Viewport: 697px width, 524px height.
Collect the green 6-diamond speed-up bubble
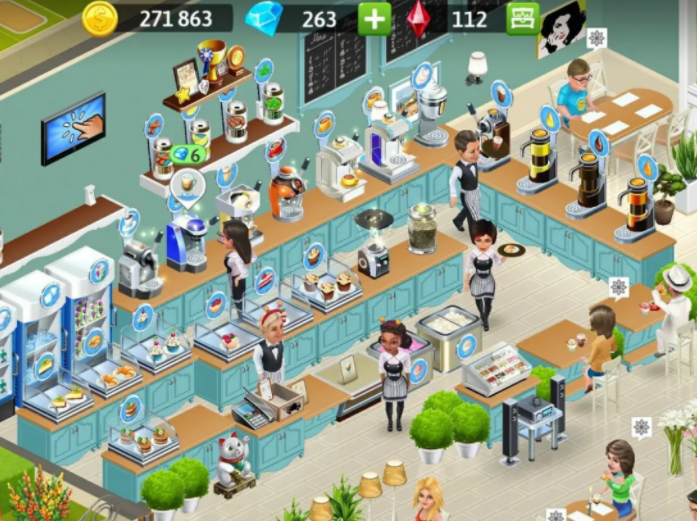[188, 155]
